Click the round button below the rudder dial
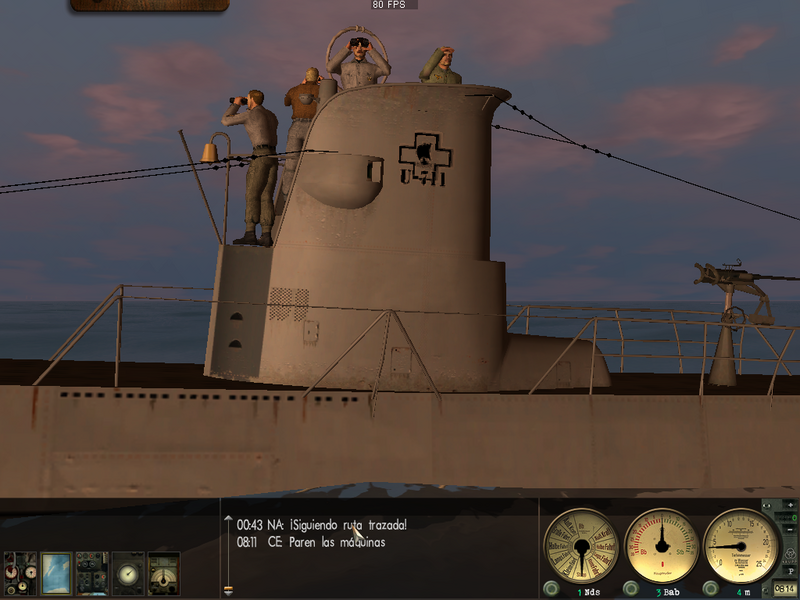800x600 pixels. click(631, 589)
